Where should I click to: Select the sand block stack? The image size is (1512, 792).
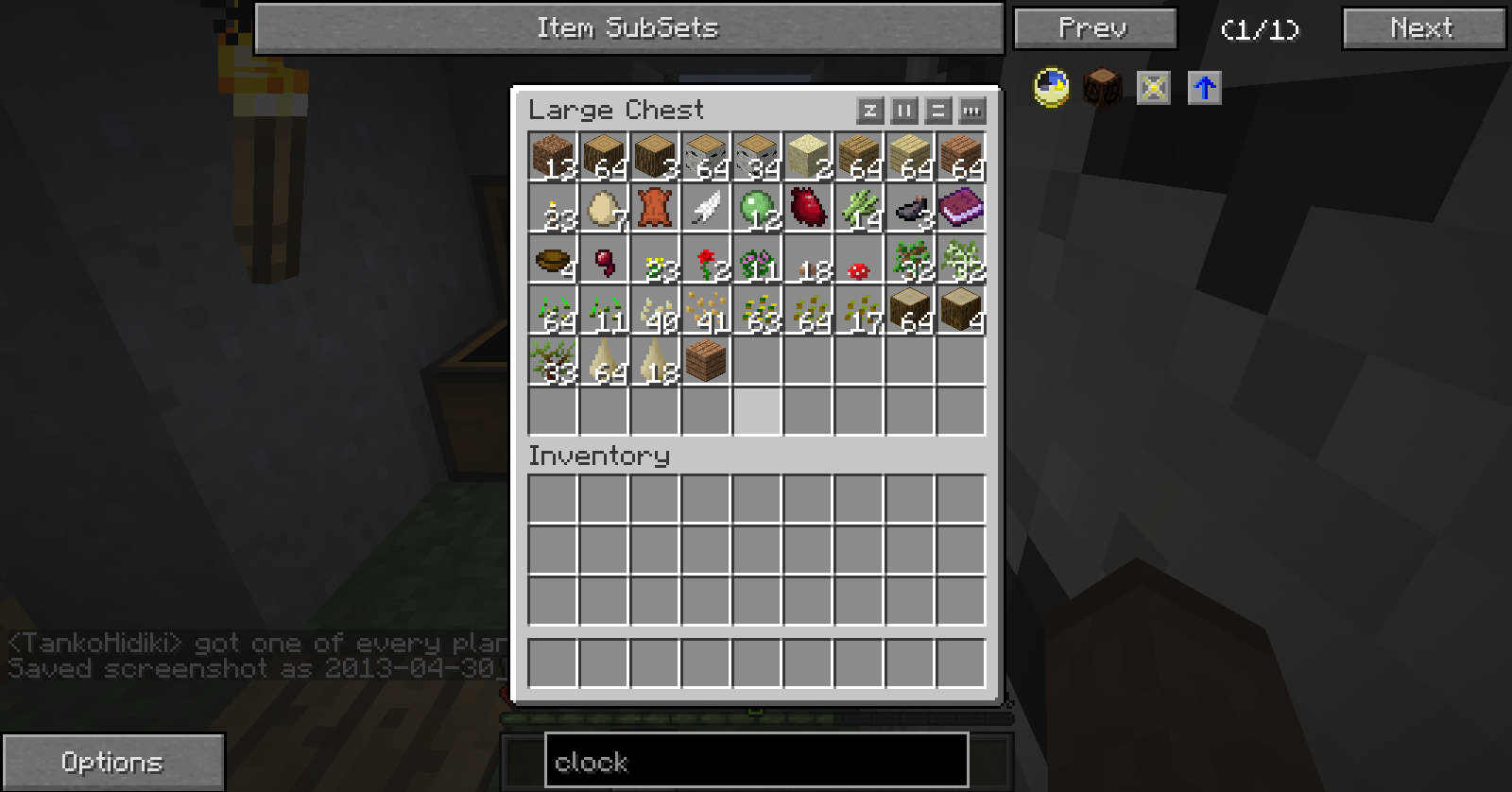(808, 156)
